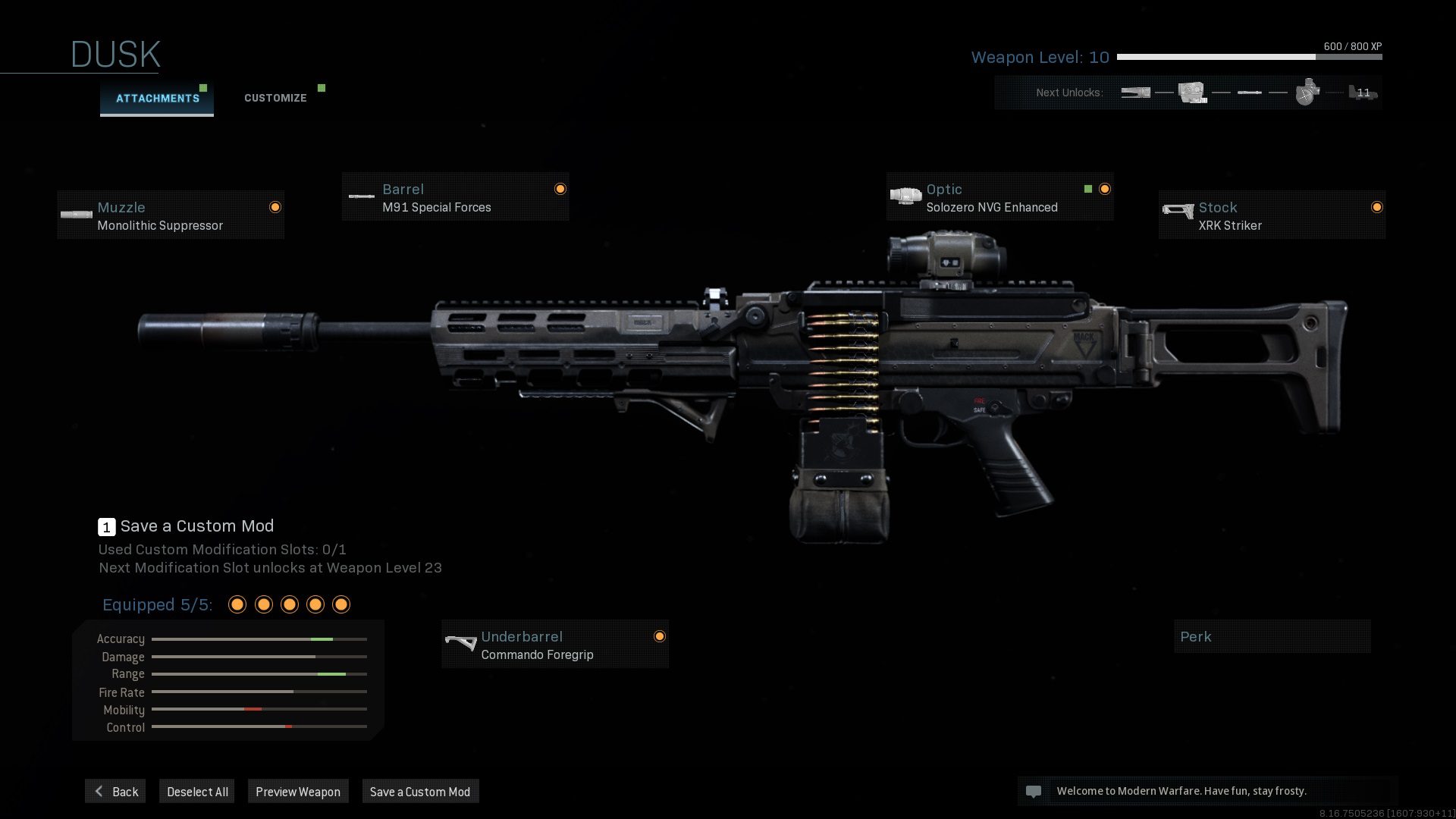The image size is (1456, 819).
Task: Preview Weapon in full view
Action: click(298, 792)
